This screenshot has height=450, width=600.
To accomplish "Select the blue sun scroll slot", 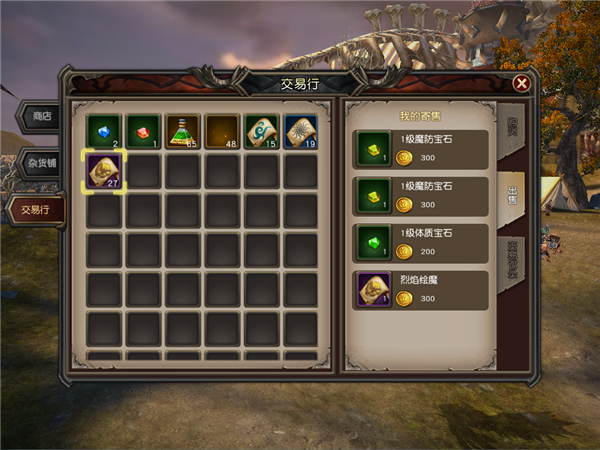I will point(302,131).
